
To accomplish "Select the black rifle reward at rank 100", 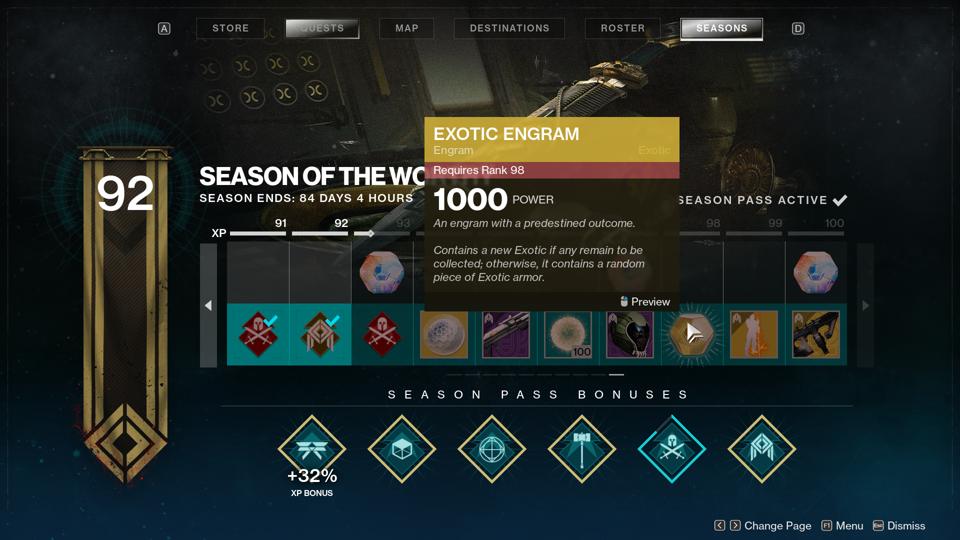I will (x=816, y=335).
